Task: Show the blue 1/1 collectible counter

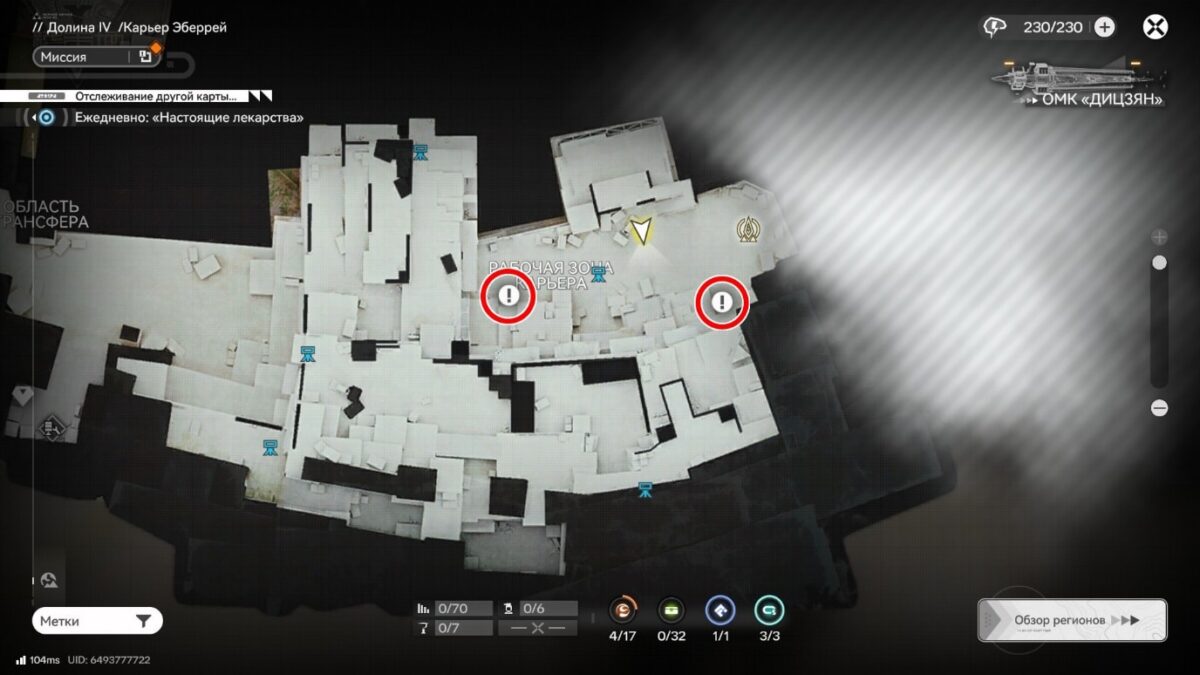Action: [x=720, y=610]
